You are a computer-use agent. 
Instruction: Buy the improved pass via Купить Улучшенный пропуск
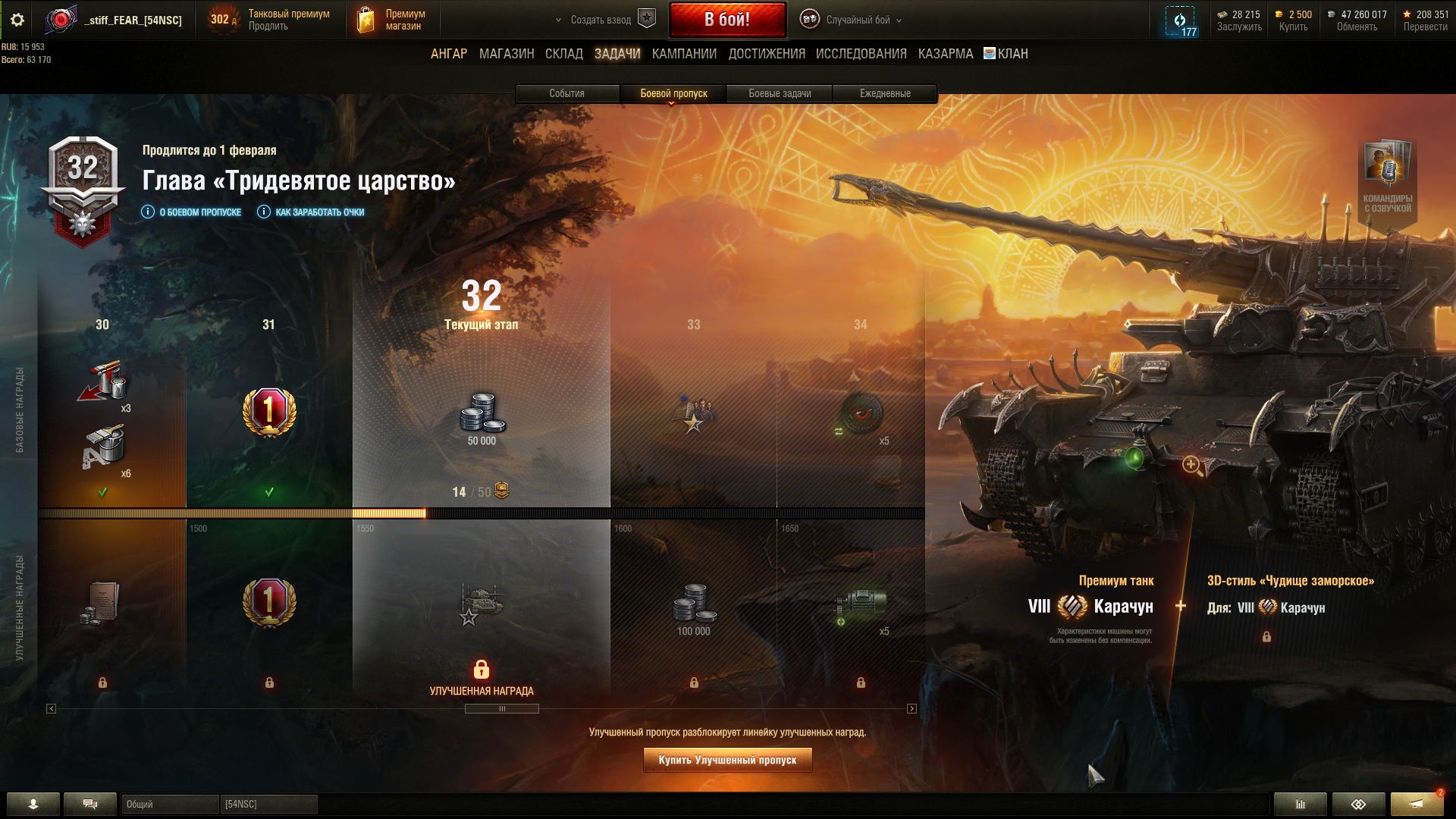tap(727, 760)
